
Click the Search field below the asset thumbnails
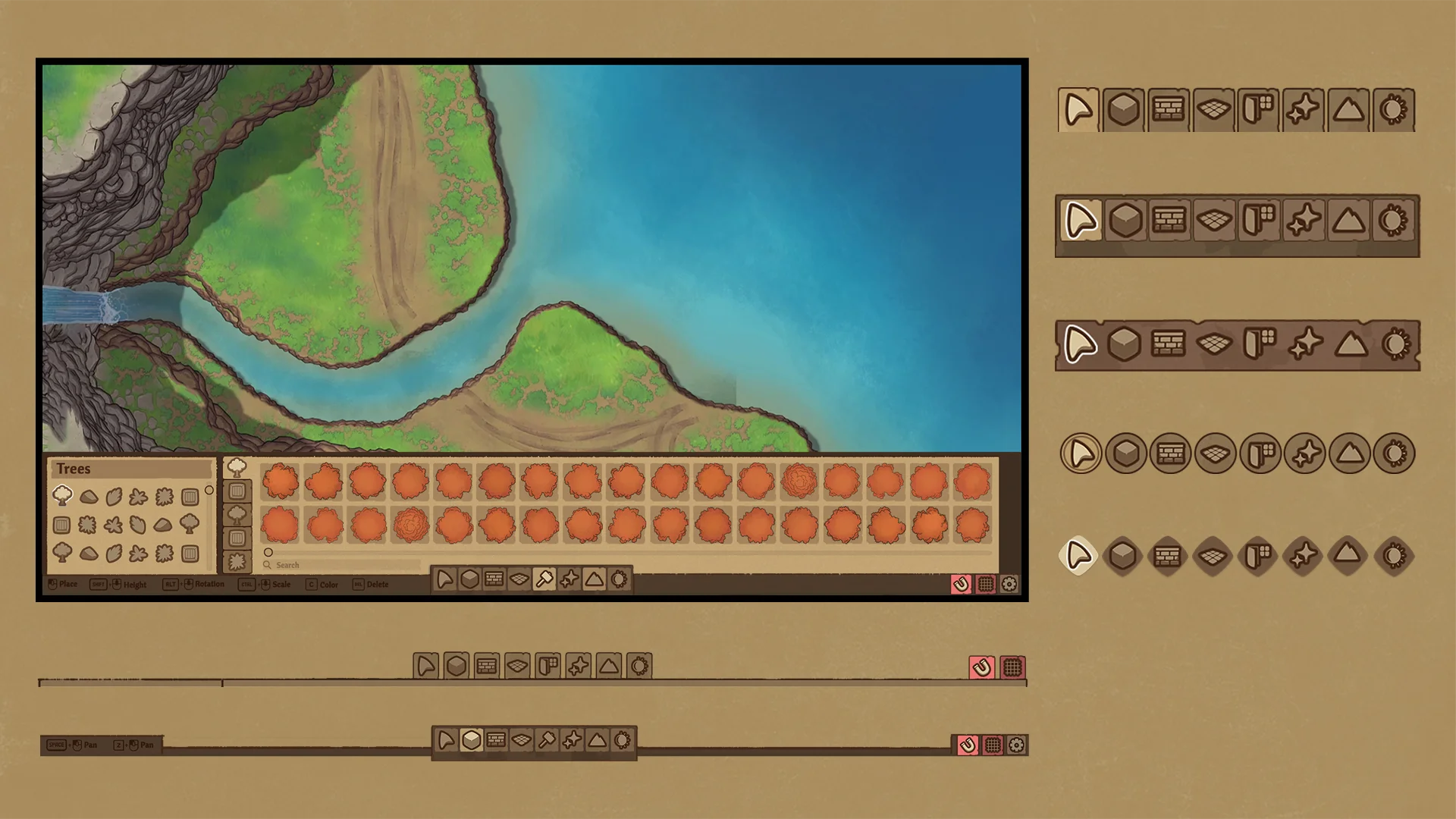(x=341, y=565)
